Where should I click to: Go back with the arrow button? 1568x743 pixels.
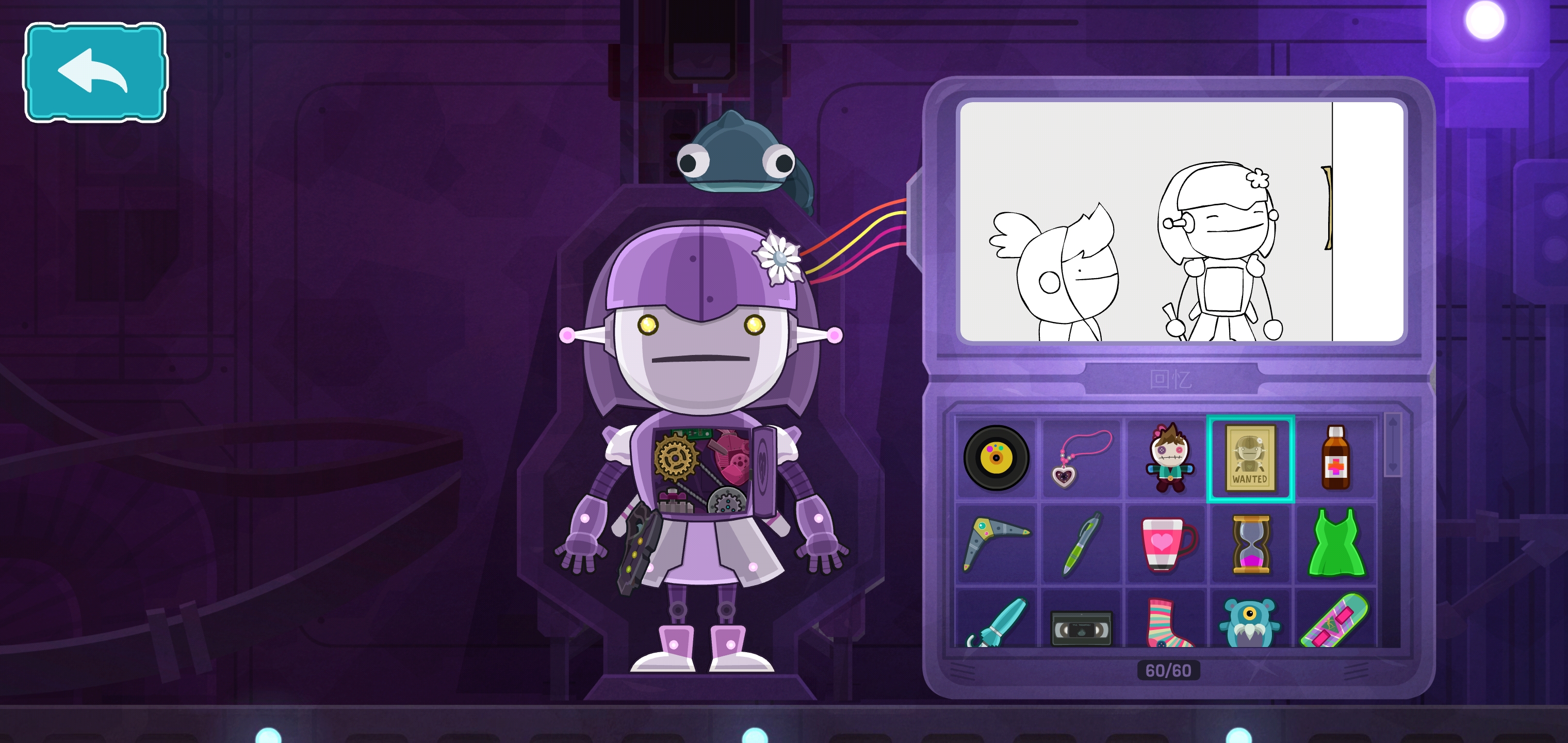click(95, 72)
